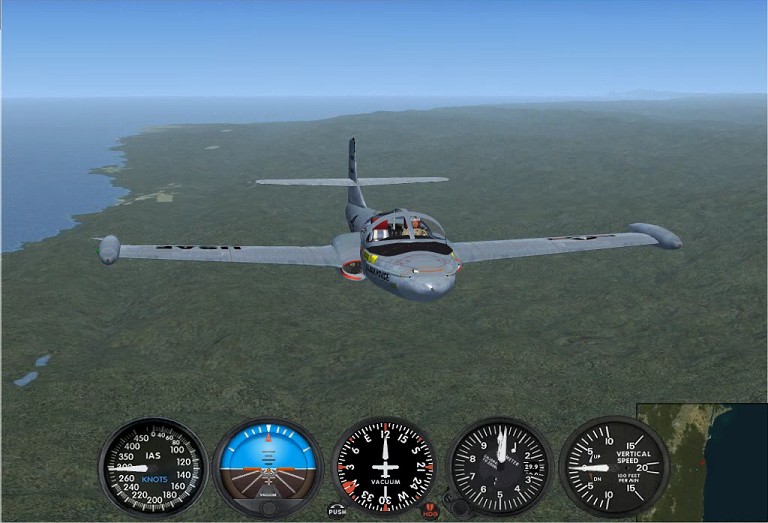
Task: Click the attitude indicator adjustment knob
Action: [x=268, y=507]
